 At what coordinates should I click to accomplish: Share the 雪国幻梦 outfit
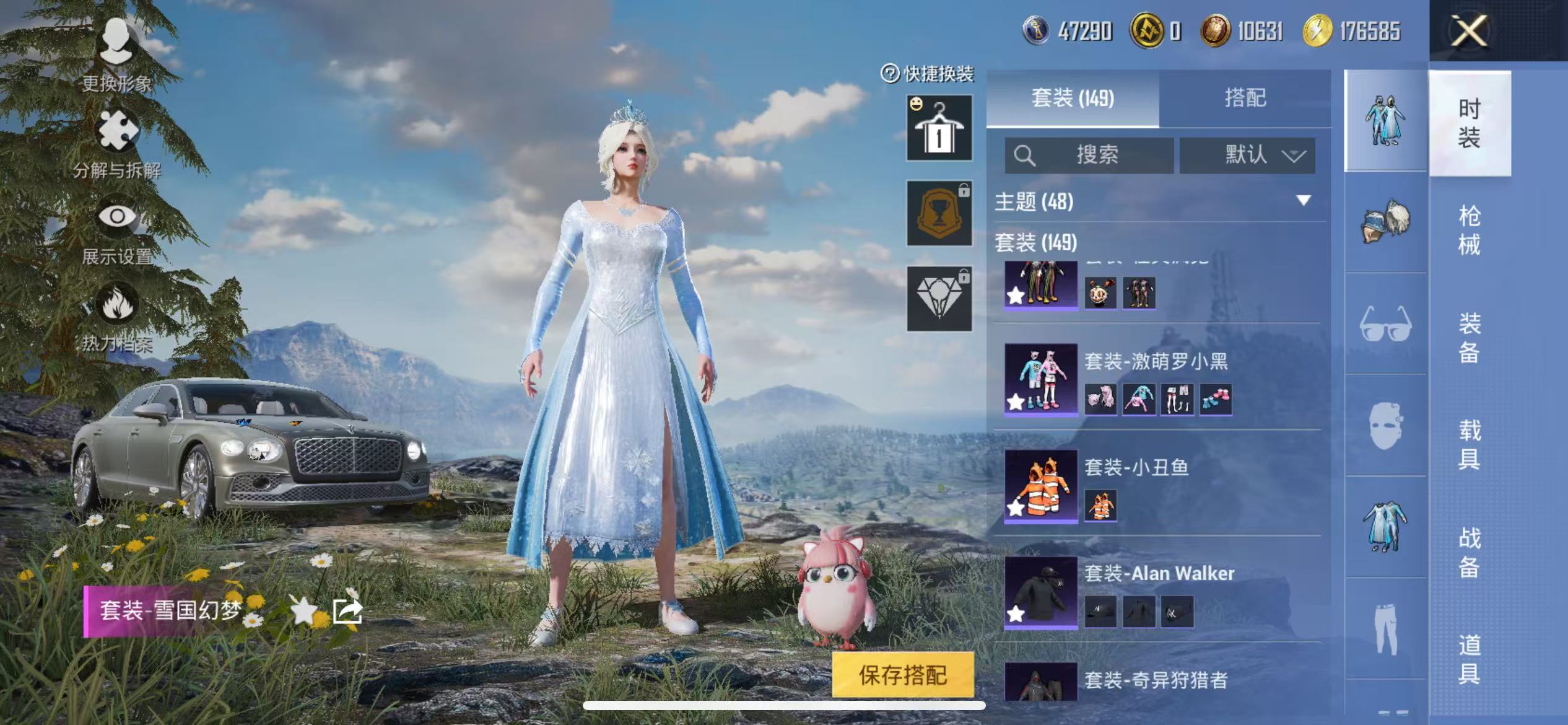click(347, 612)
